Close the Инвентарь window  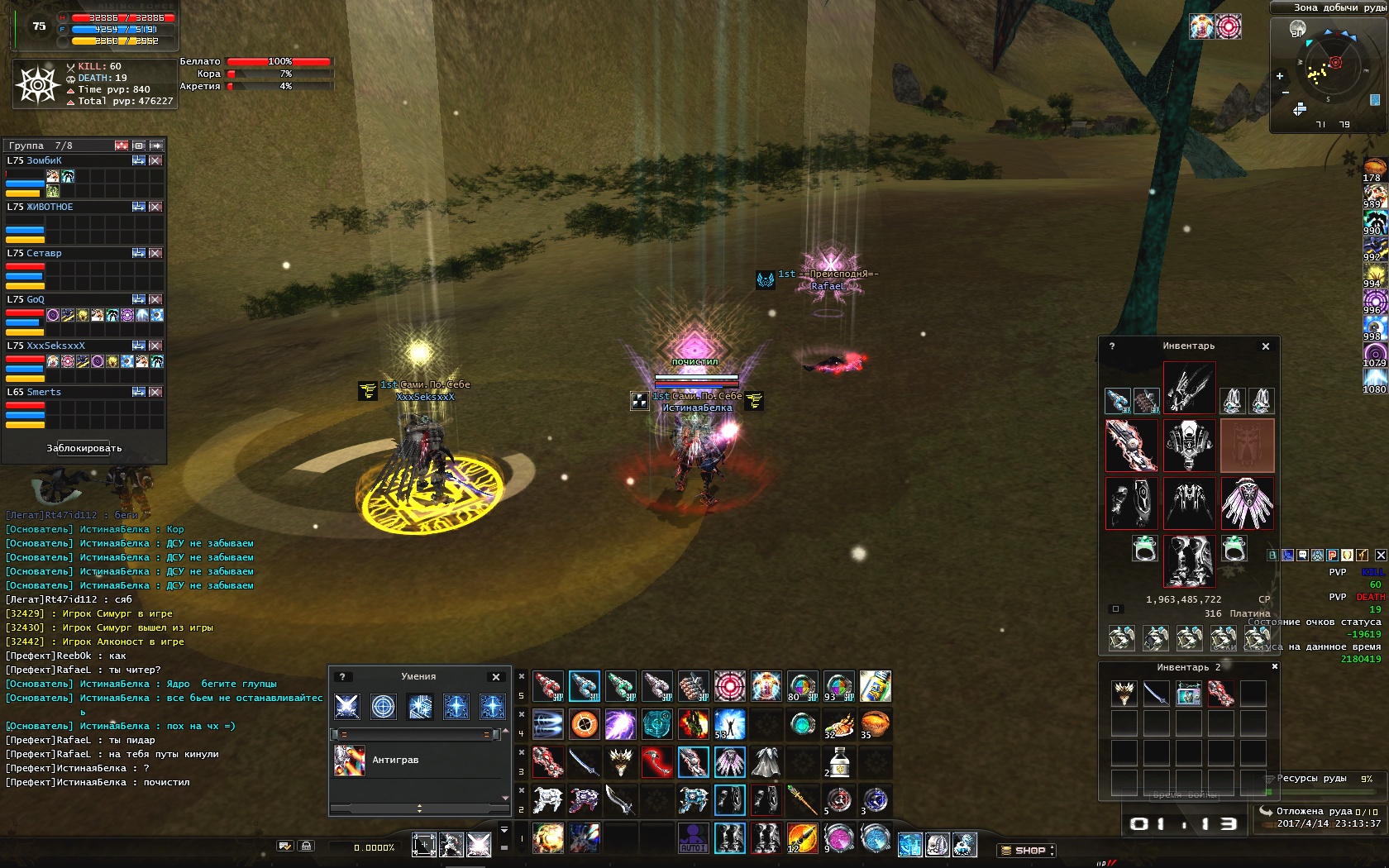point(1265,346)
